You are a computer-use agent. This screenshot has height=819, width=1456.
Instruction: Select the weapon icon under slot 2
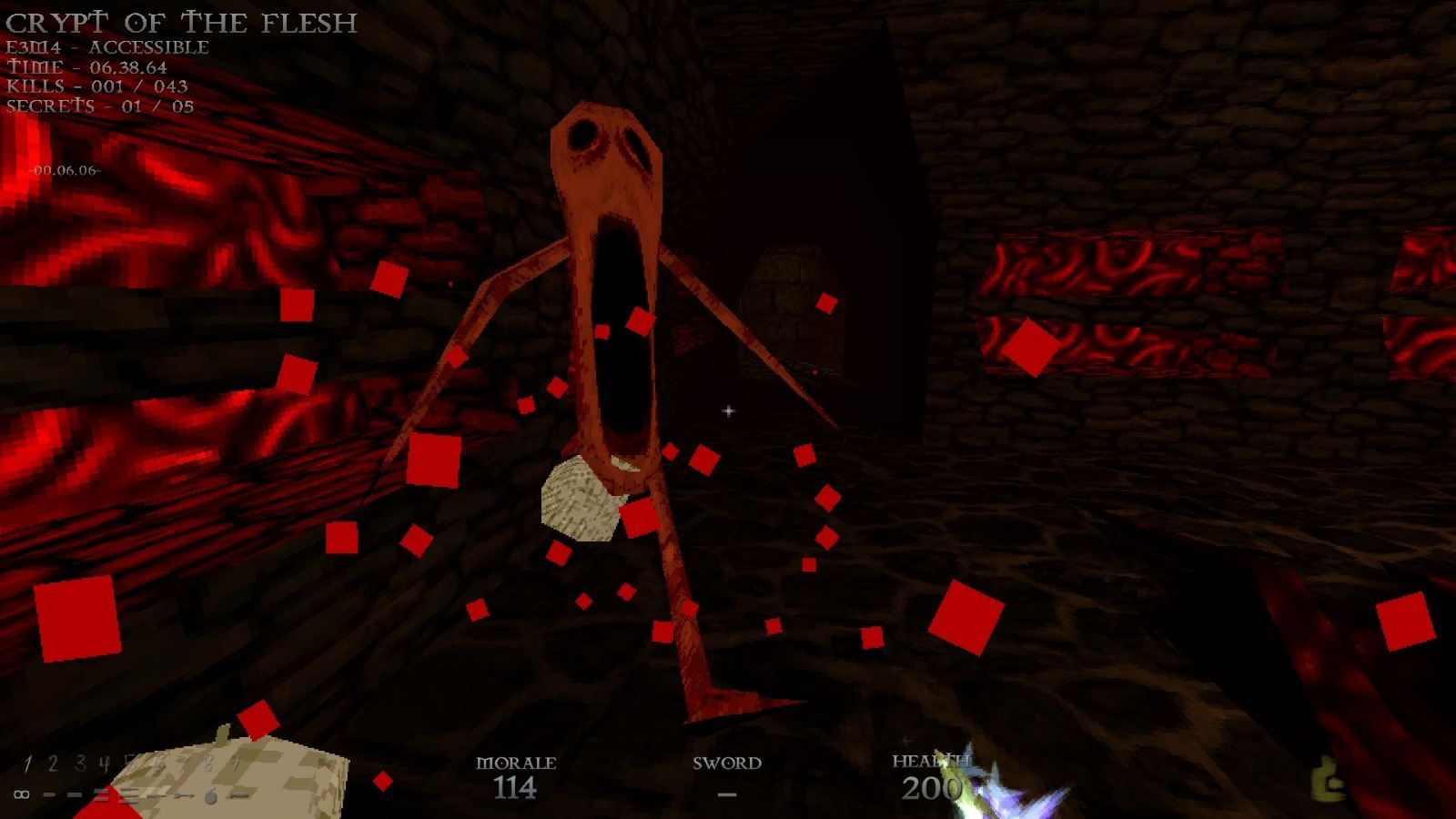pos(50,794)
